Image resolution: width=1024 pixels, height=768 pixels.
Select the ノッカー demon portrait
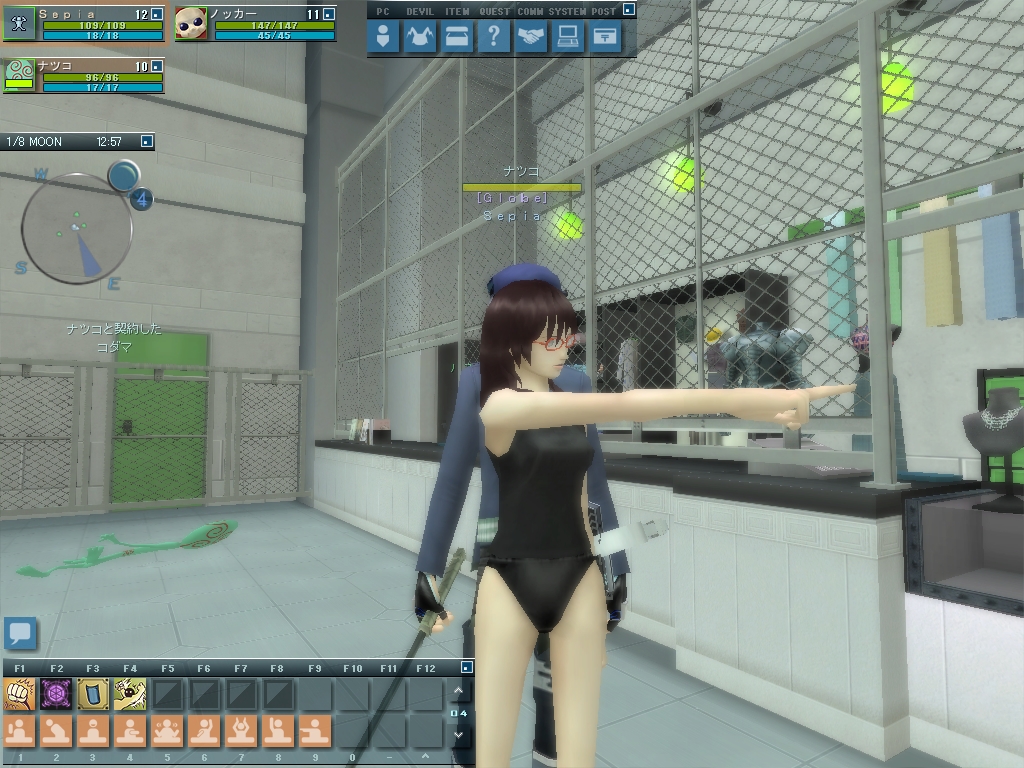click(190, 24)
